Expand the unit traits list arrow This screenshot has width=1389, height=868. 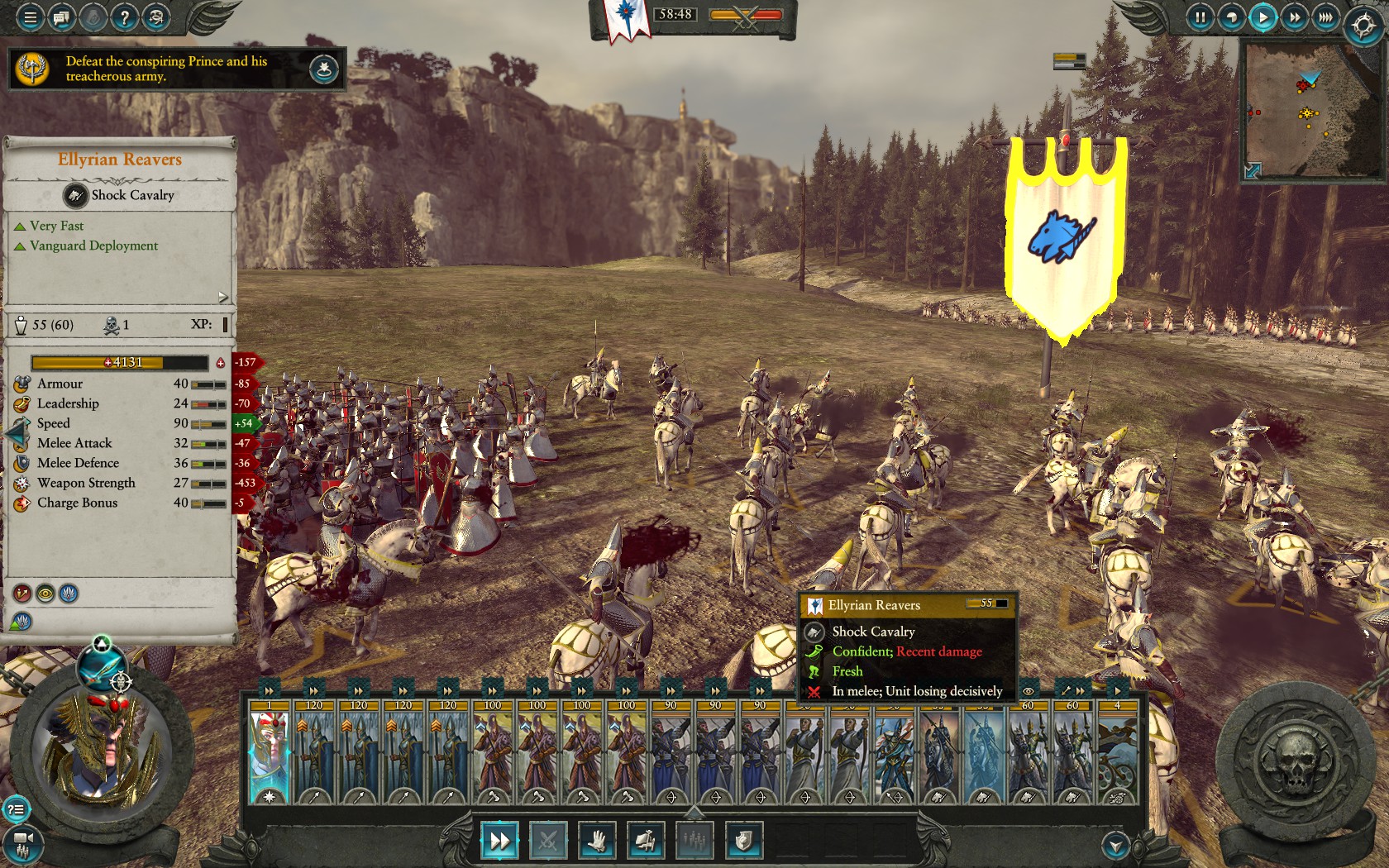coord(222,297)
